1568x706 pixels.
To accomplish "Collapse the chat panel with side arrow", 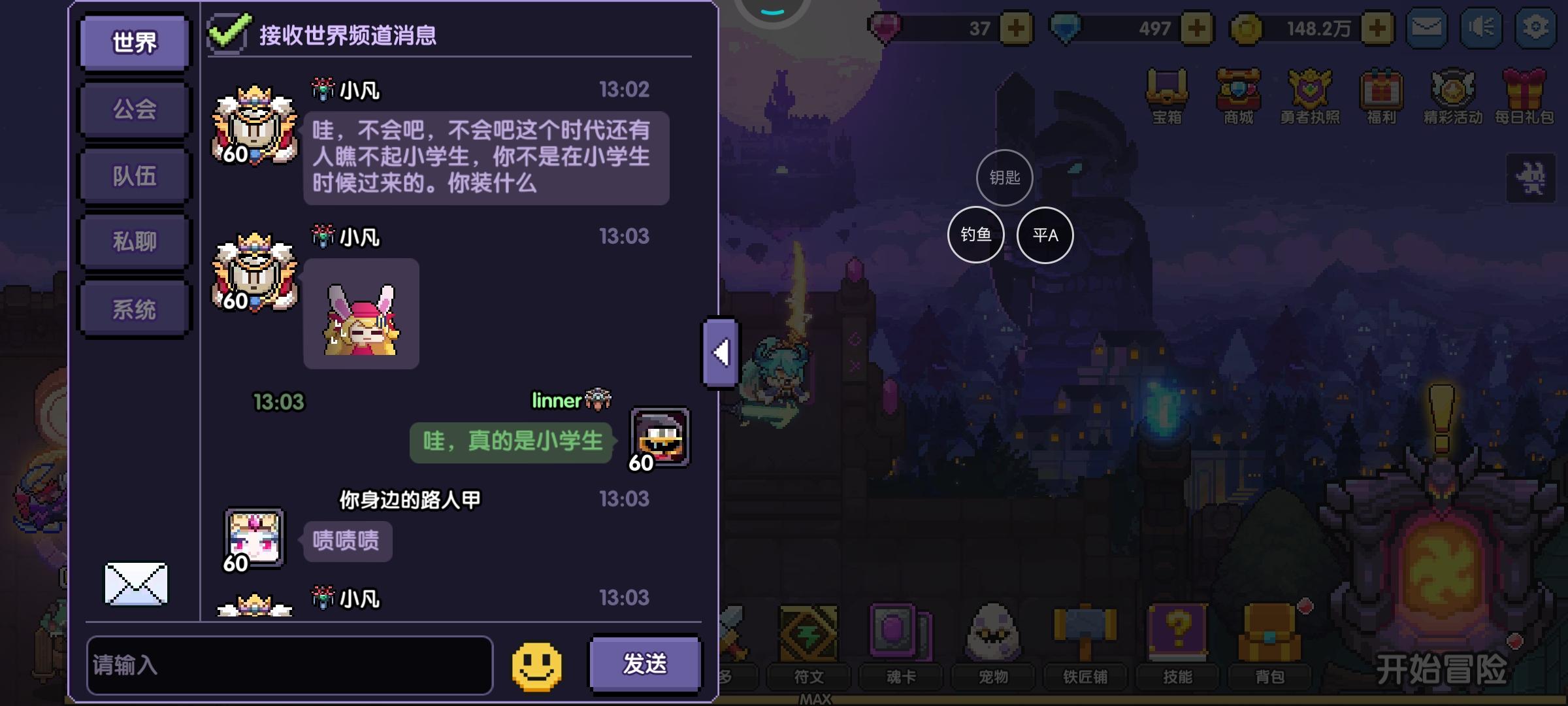I will click(719, 353).
